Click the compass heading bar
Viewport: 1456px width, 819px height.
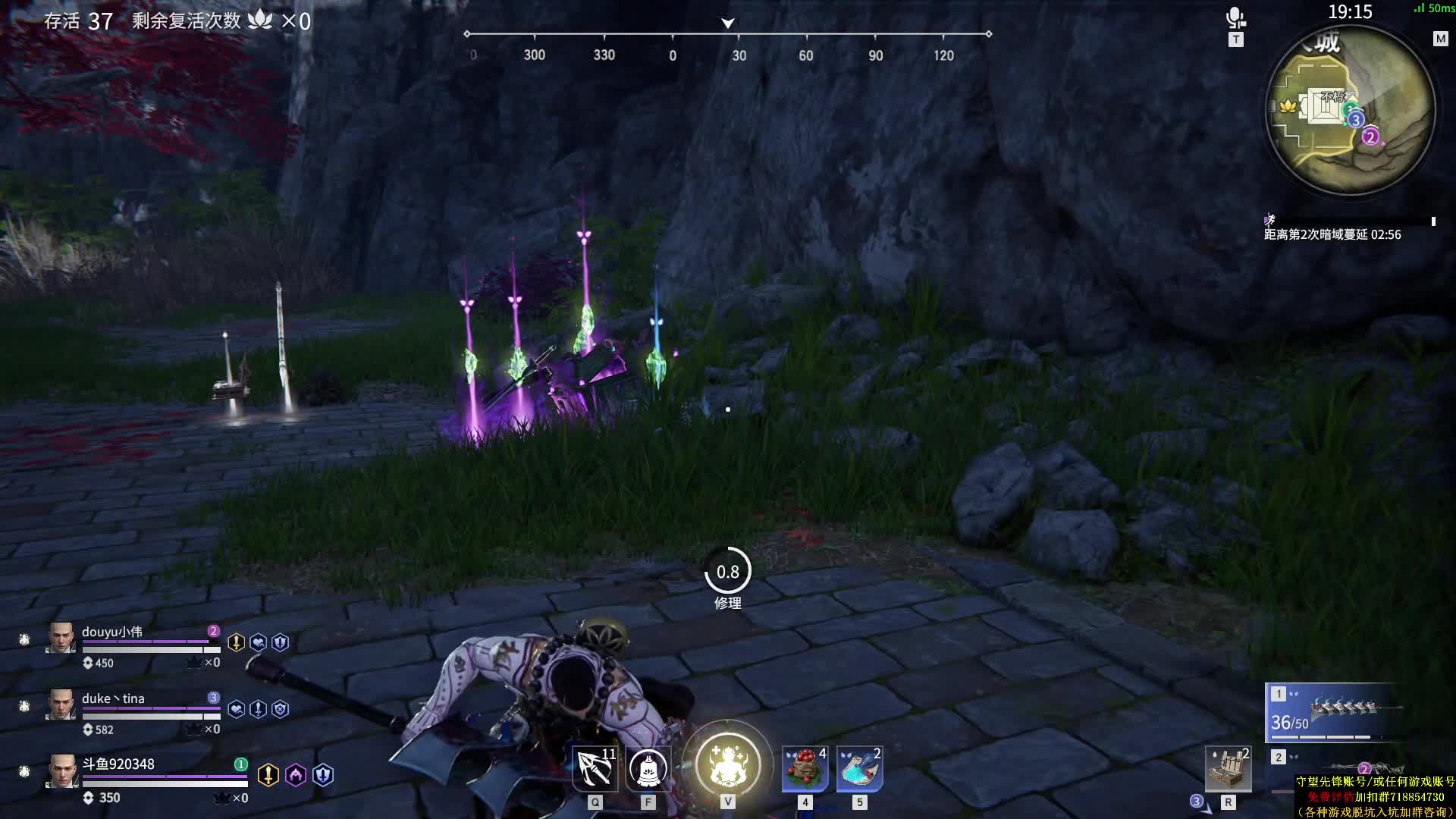(728, 35)
